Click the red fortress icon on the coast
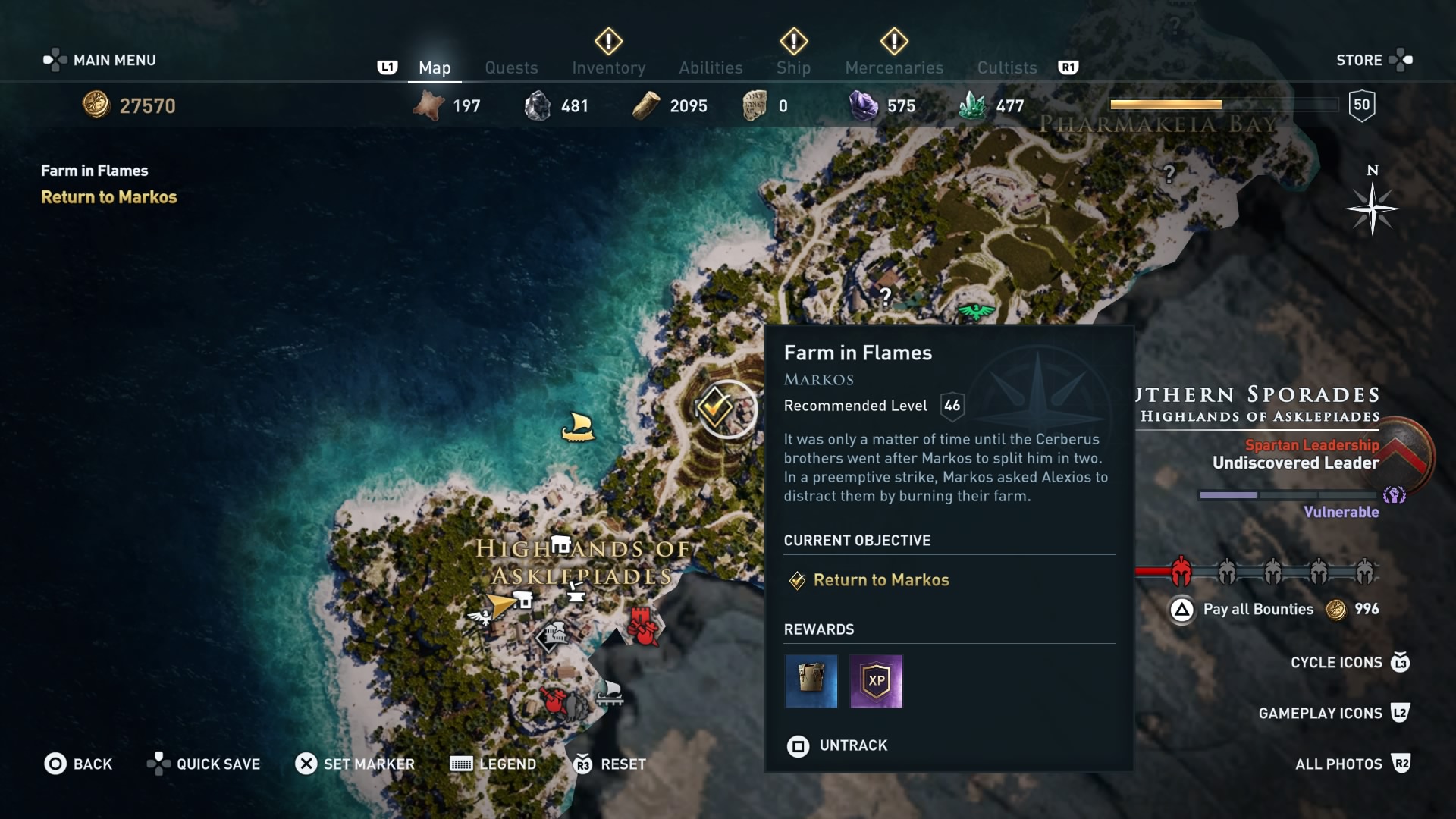Viewport: 1456px width, 819px height. 641,626
